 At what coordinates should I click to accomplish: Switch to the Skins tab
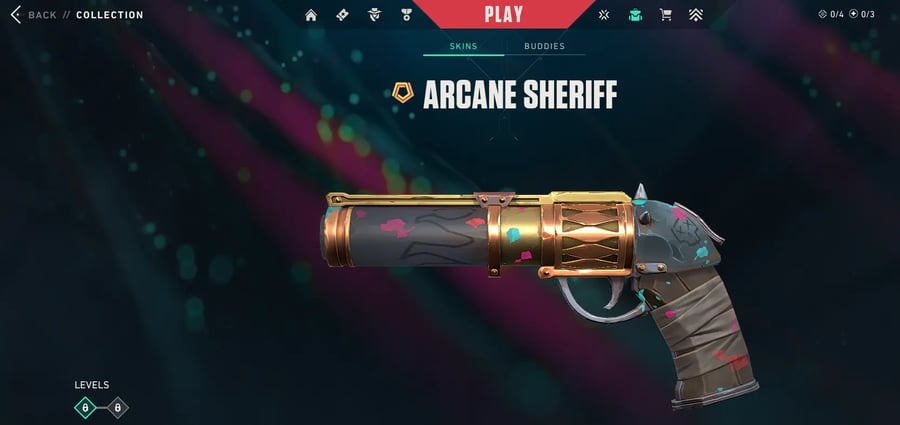[x=463, y=46]
